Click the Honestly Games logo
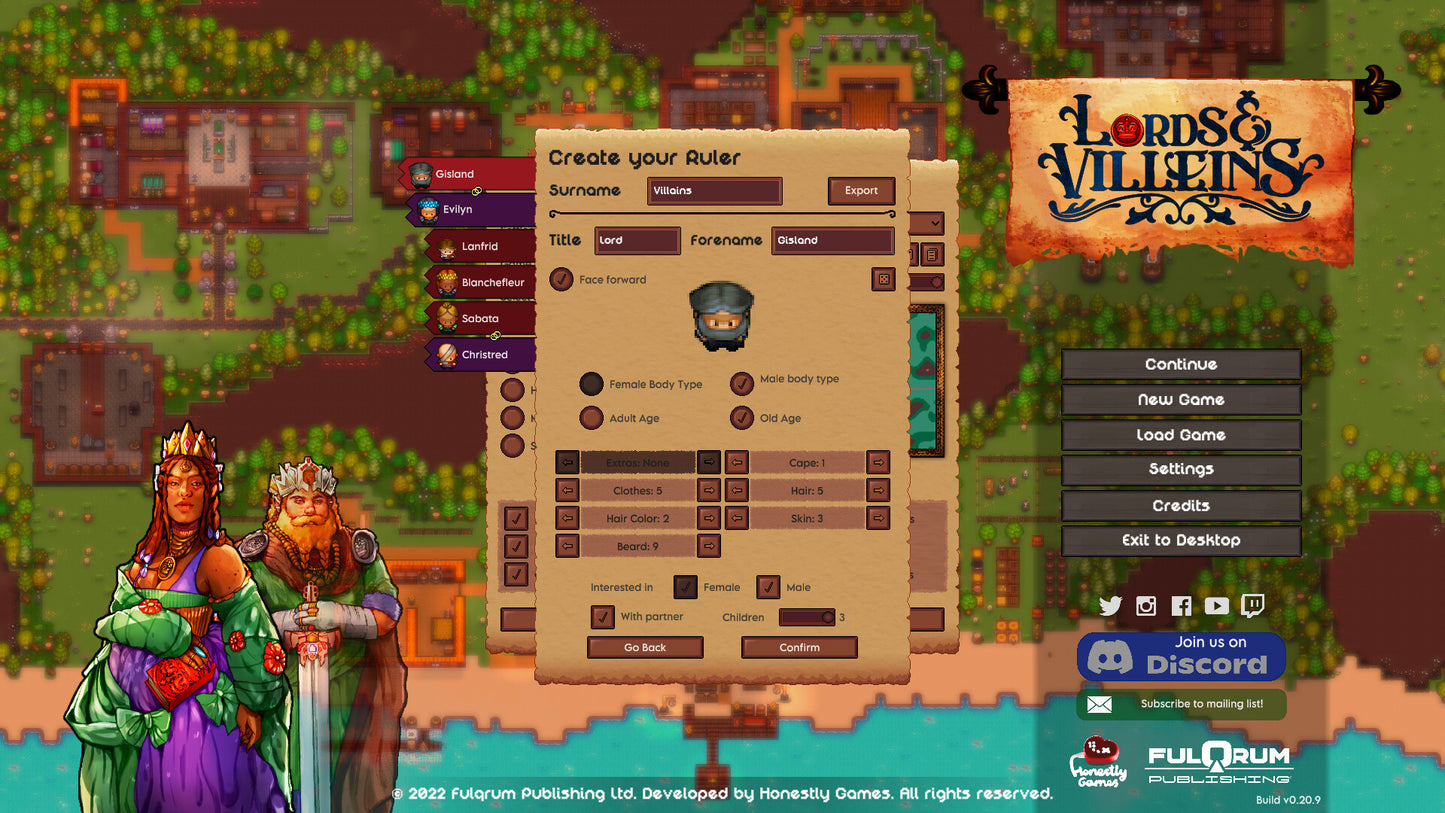1445x813 pixels. [x=1102, y=763]
